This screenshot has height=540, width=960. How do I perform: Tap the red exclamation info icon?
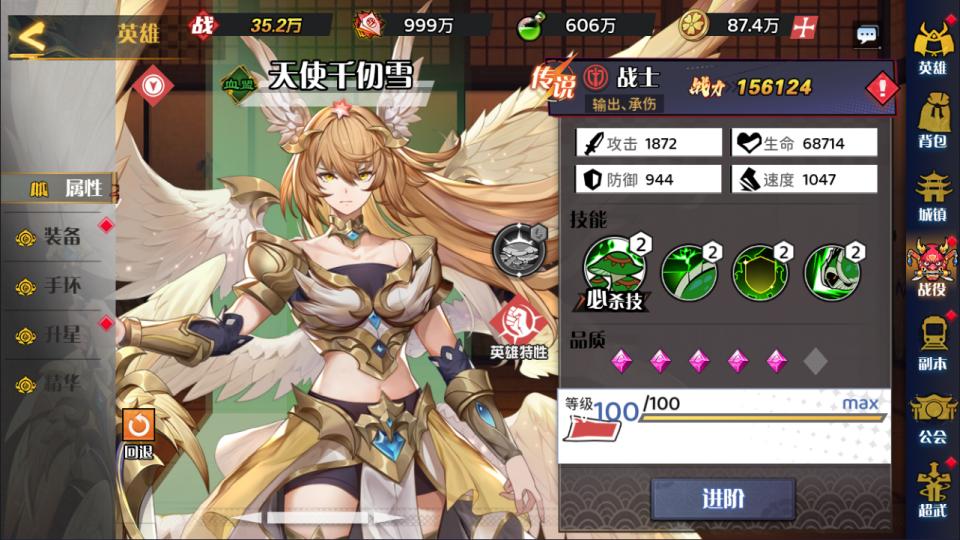(x=882, y=89)
